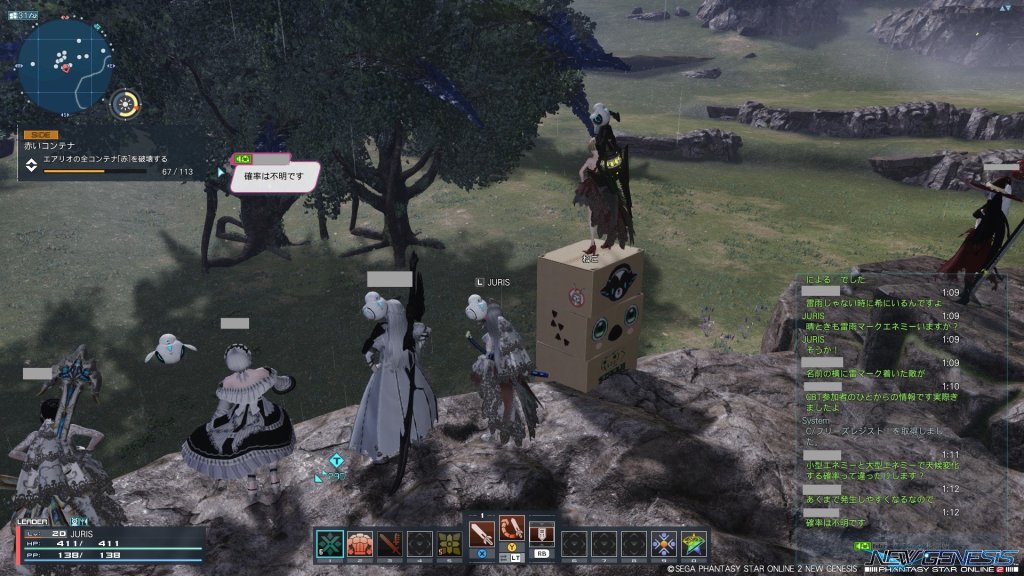This screenshot has width=1024, height=576.
Task: Activate the yellow flower skill slot
Action: click(450, 544)
